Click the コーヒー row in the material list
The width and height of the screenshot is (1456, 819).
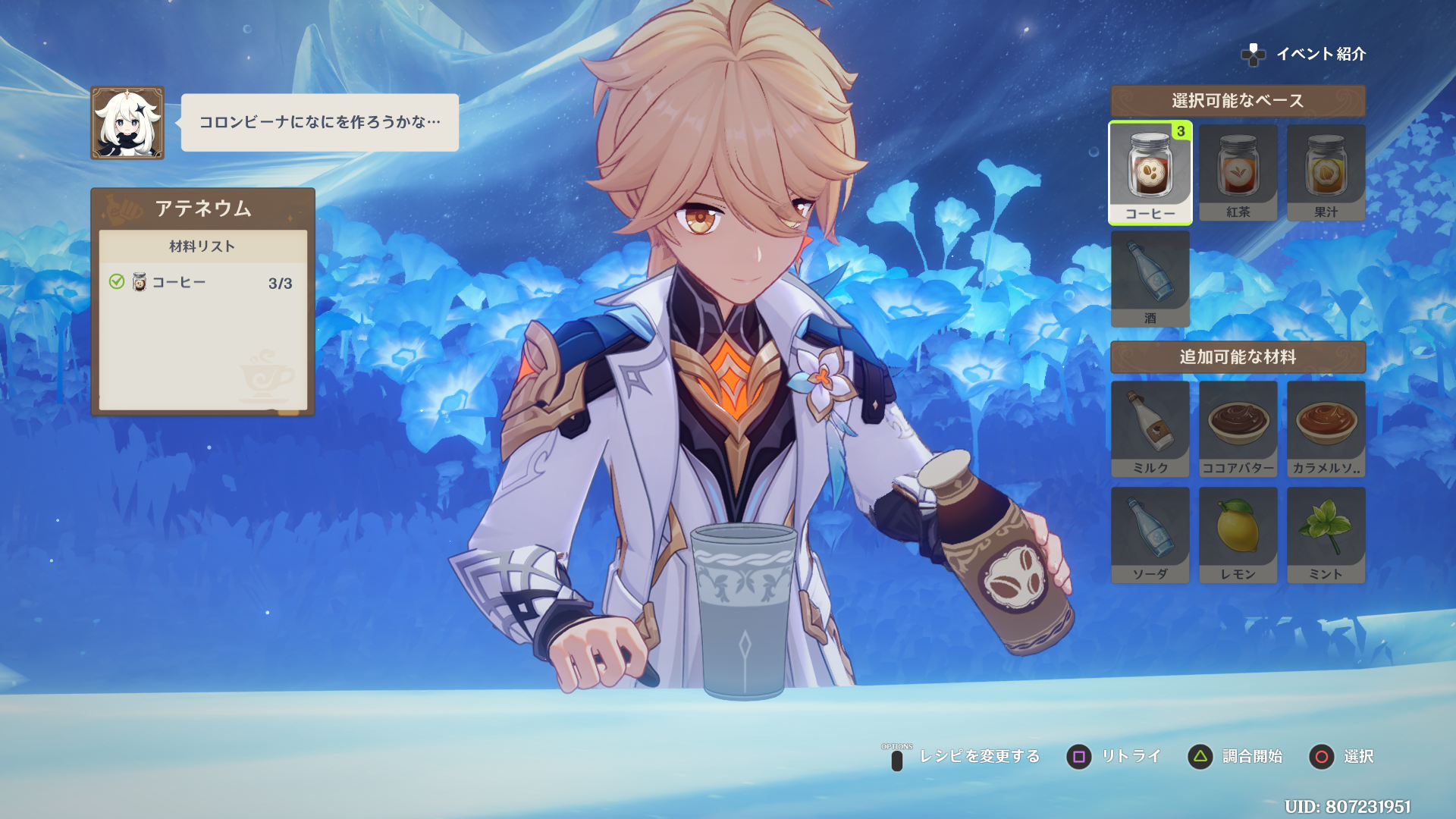coord(202,283)
